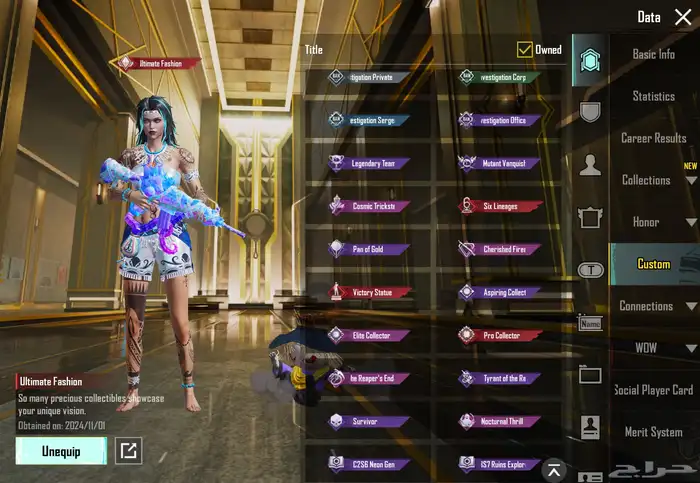700x483 pixels.
Task: Expand the WOW menu
Action: click(x=655, y=348)
